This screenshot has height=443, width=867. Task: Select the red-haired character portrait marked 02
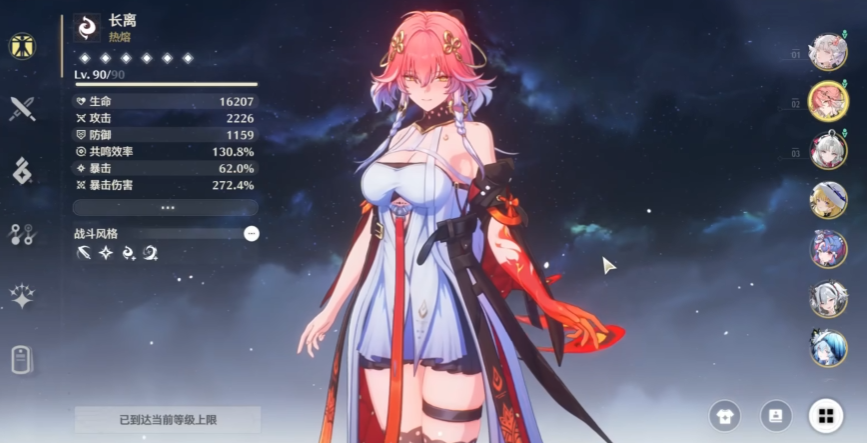point(828,101)
